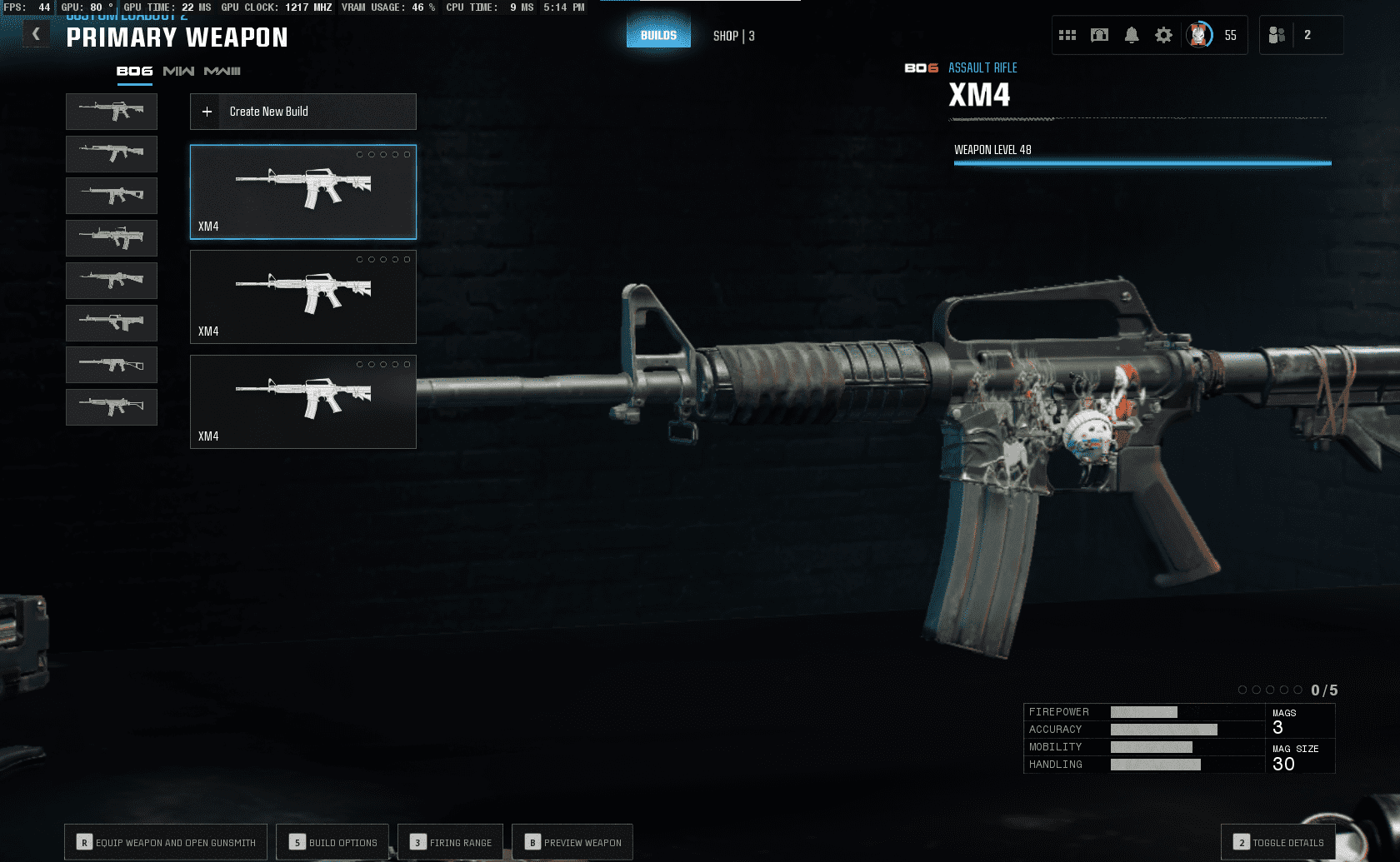
Task: Enter the Firing Range
Action: (x=451, y=842)
